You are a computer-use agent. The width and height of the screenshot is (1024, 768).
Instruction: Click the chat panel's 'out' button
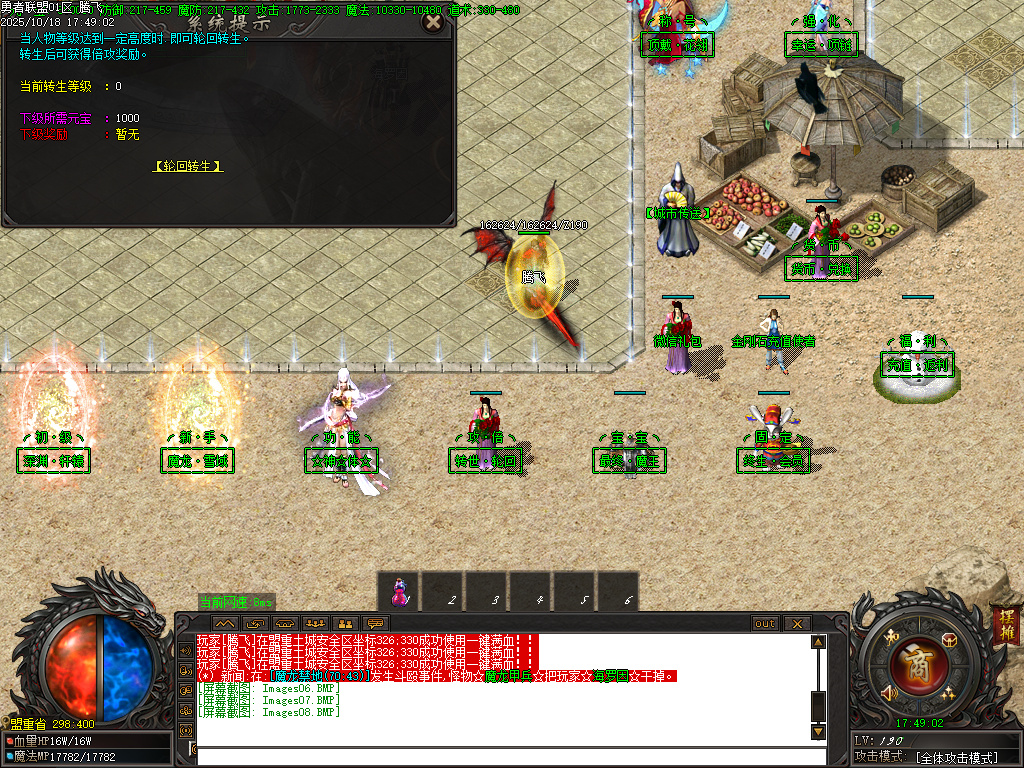(765, 623)
